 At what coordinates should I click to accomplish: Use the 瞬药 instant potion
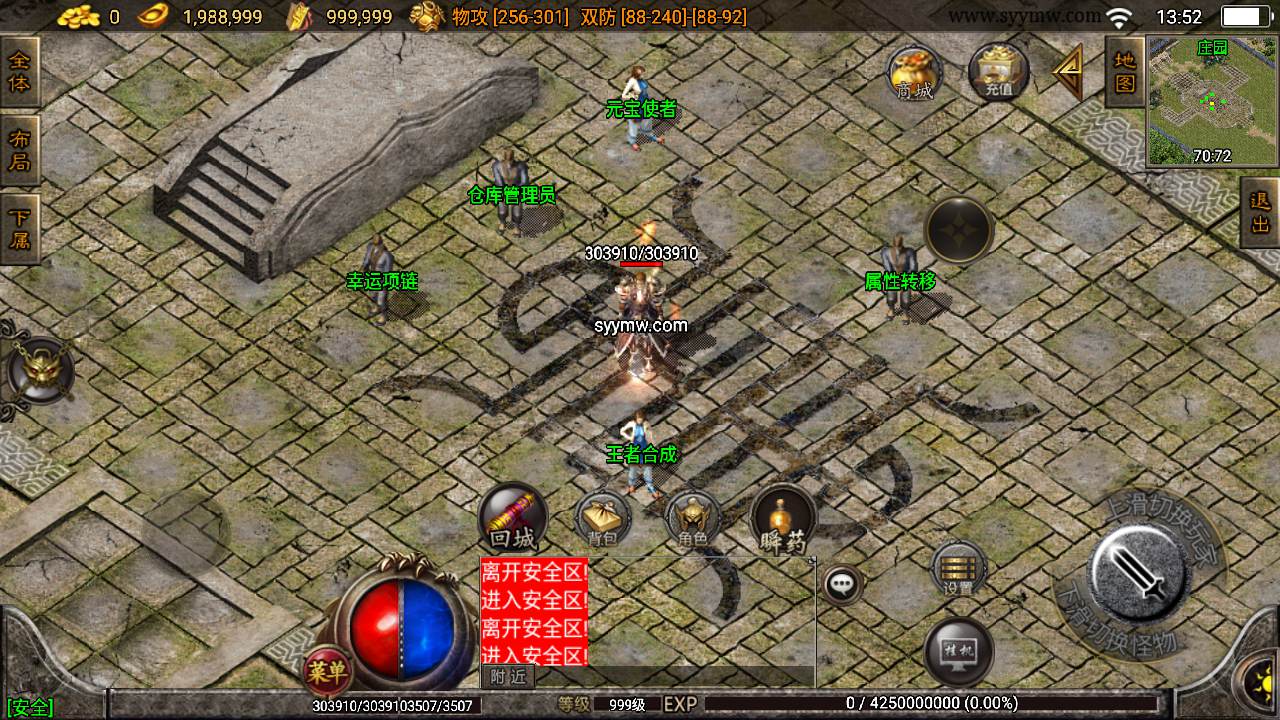(783, 520)
